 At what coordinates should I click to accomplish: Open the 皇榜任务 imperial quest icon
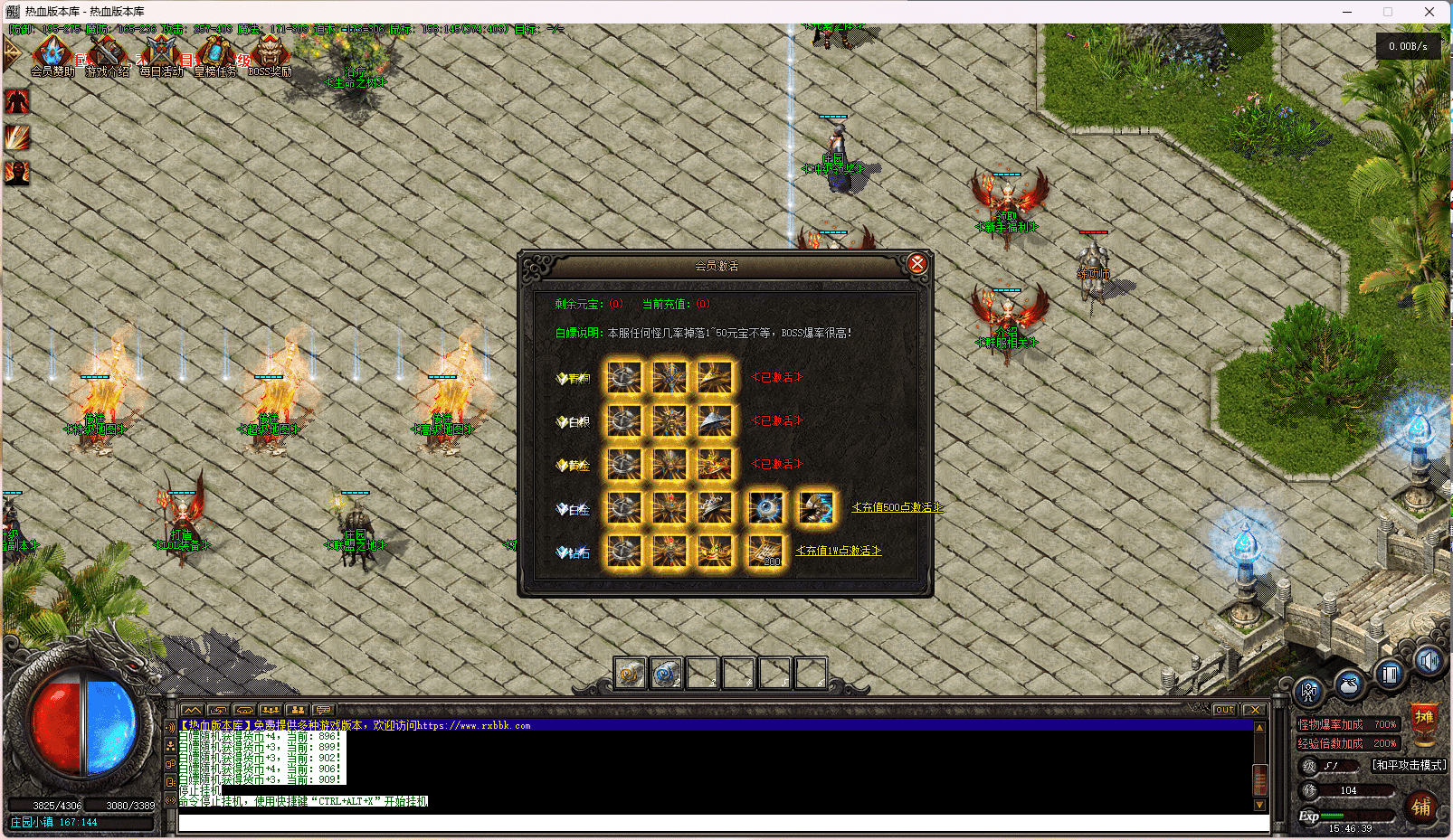click(x=215, y=55)
